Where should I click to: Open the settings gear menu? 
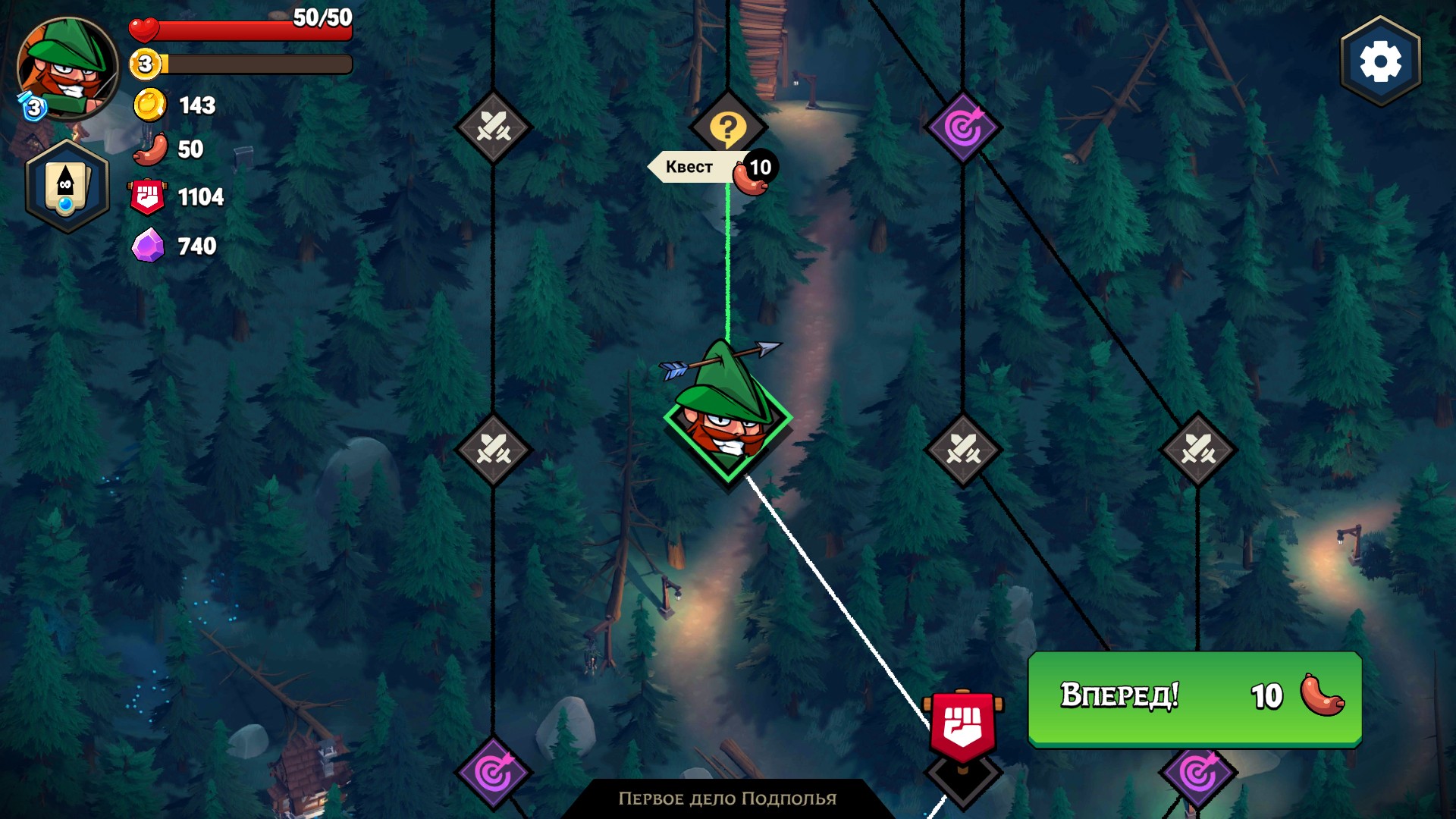[x=1379, y=61]
